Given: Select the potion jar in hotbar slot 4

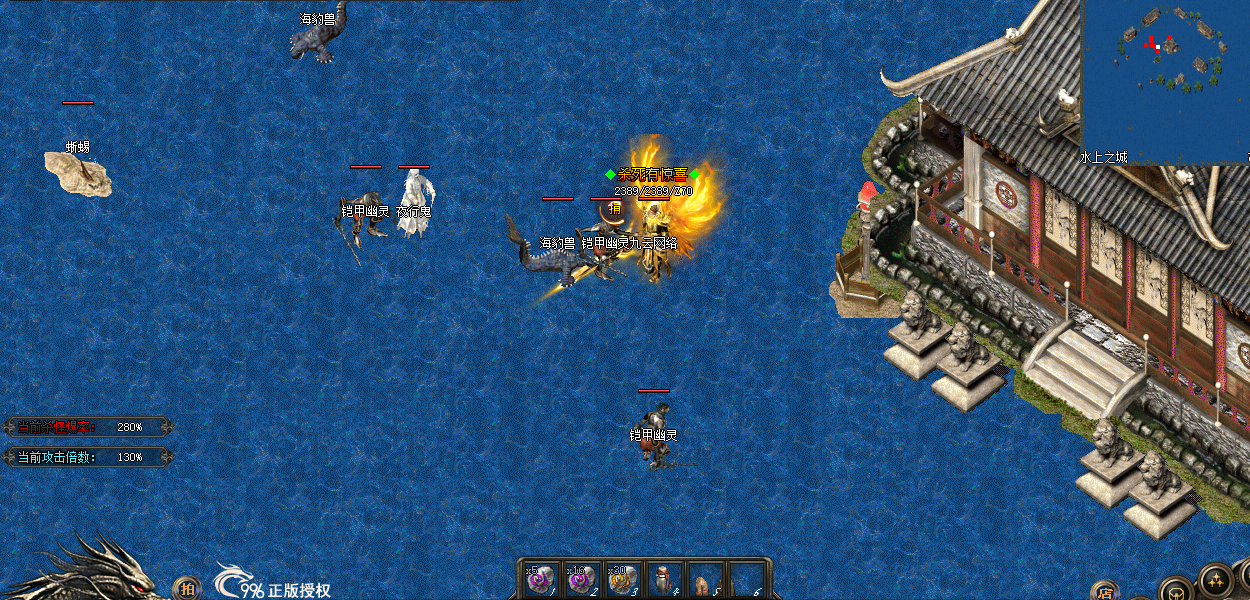Looking at the screenshot, I should (x=664, y=580).
